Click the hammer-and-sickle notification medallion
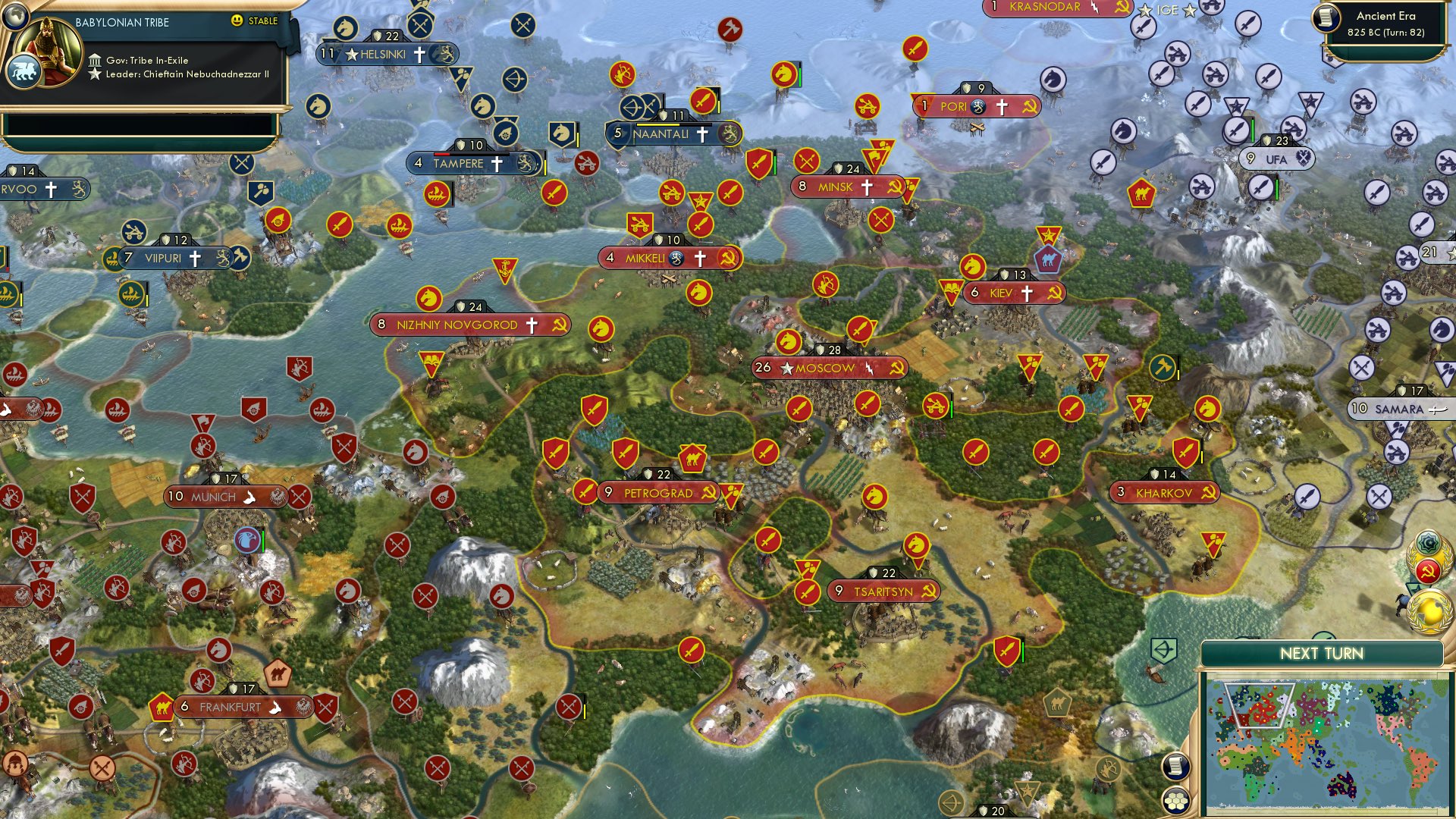1456x819 pixels. click(1428, 570)
